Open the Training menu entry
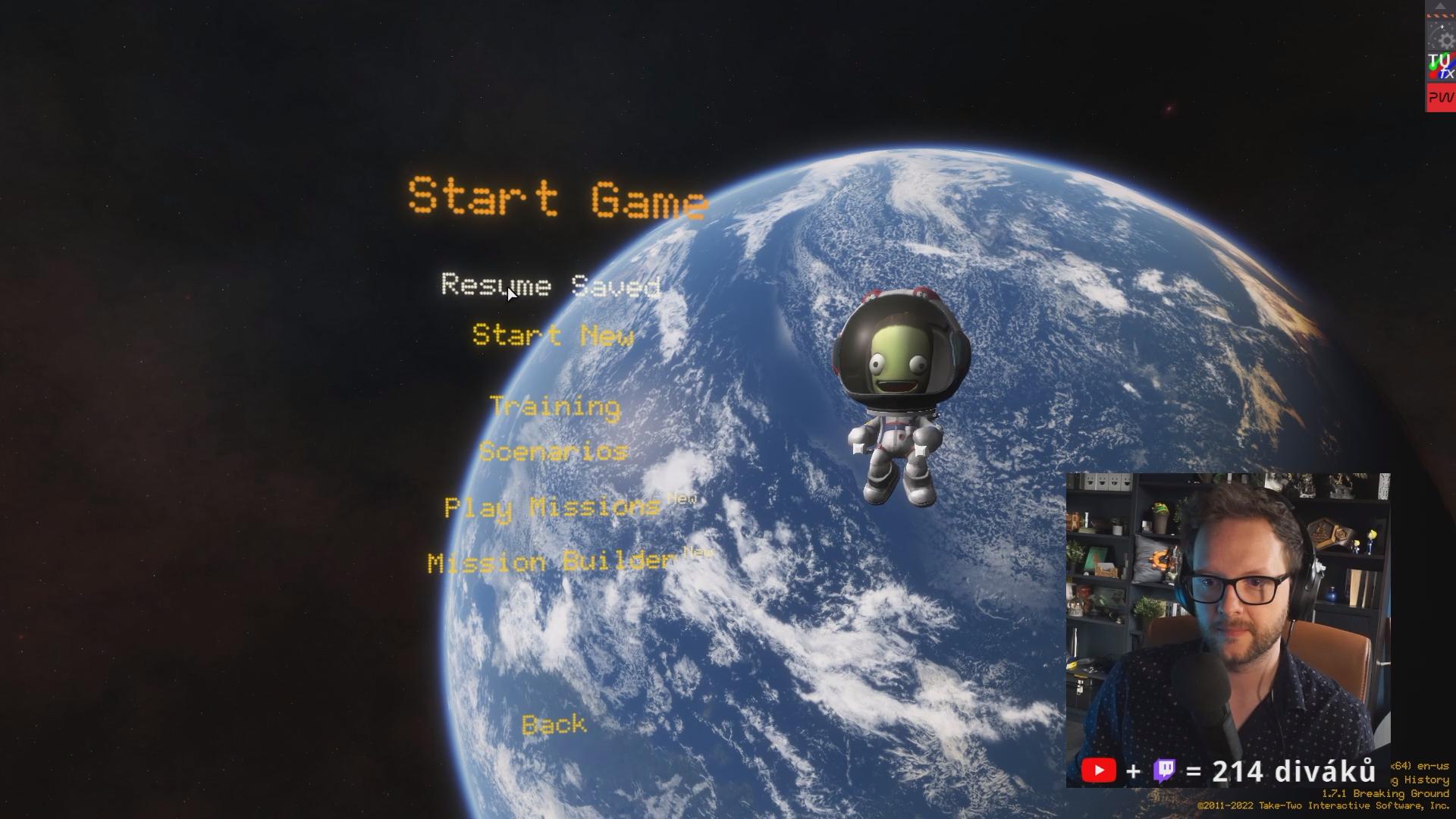Screen dimensions: 1456x819 555,406
